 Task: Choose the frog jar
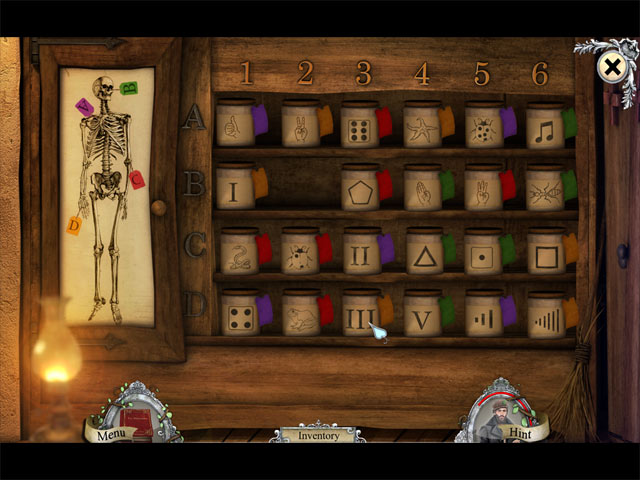[300, 317]
